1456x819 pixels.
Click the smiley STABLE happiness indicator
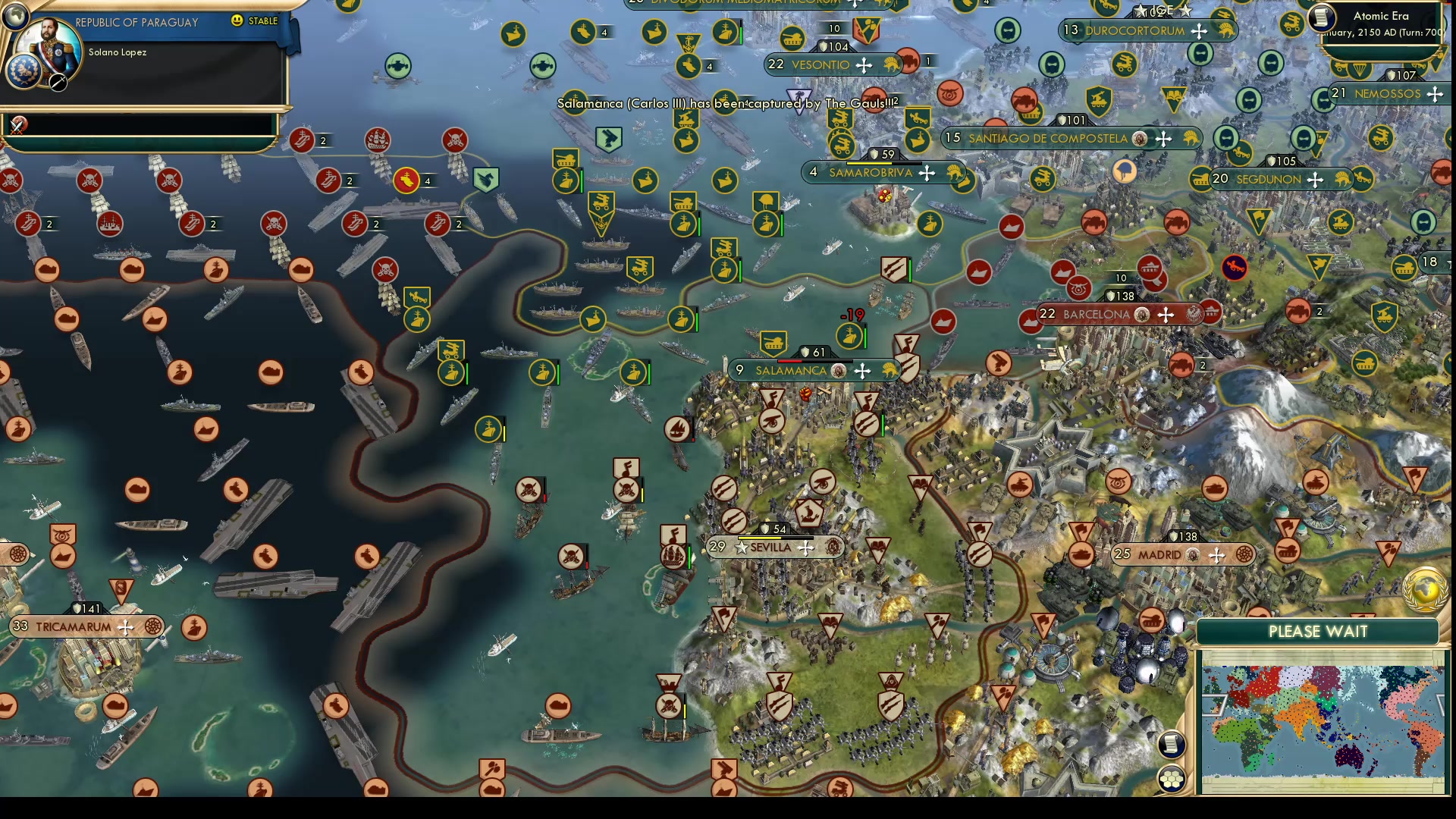(237, 22)
